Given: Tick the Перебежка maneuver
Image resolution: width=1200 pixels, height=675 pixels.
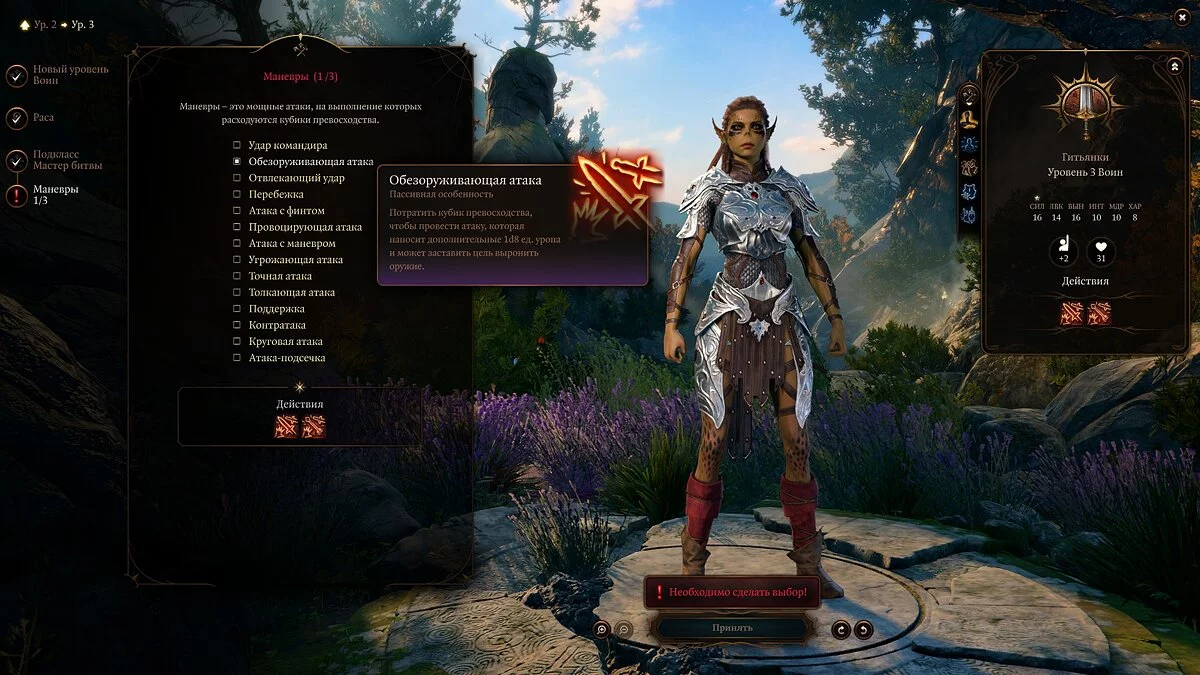Looking at the screenshot, I should pyautogui.click(x=237, y=194).
